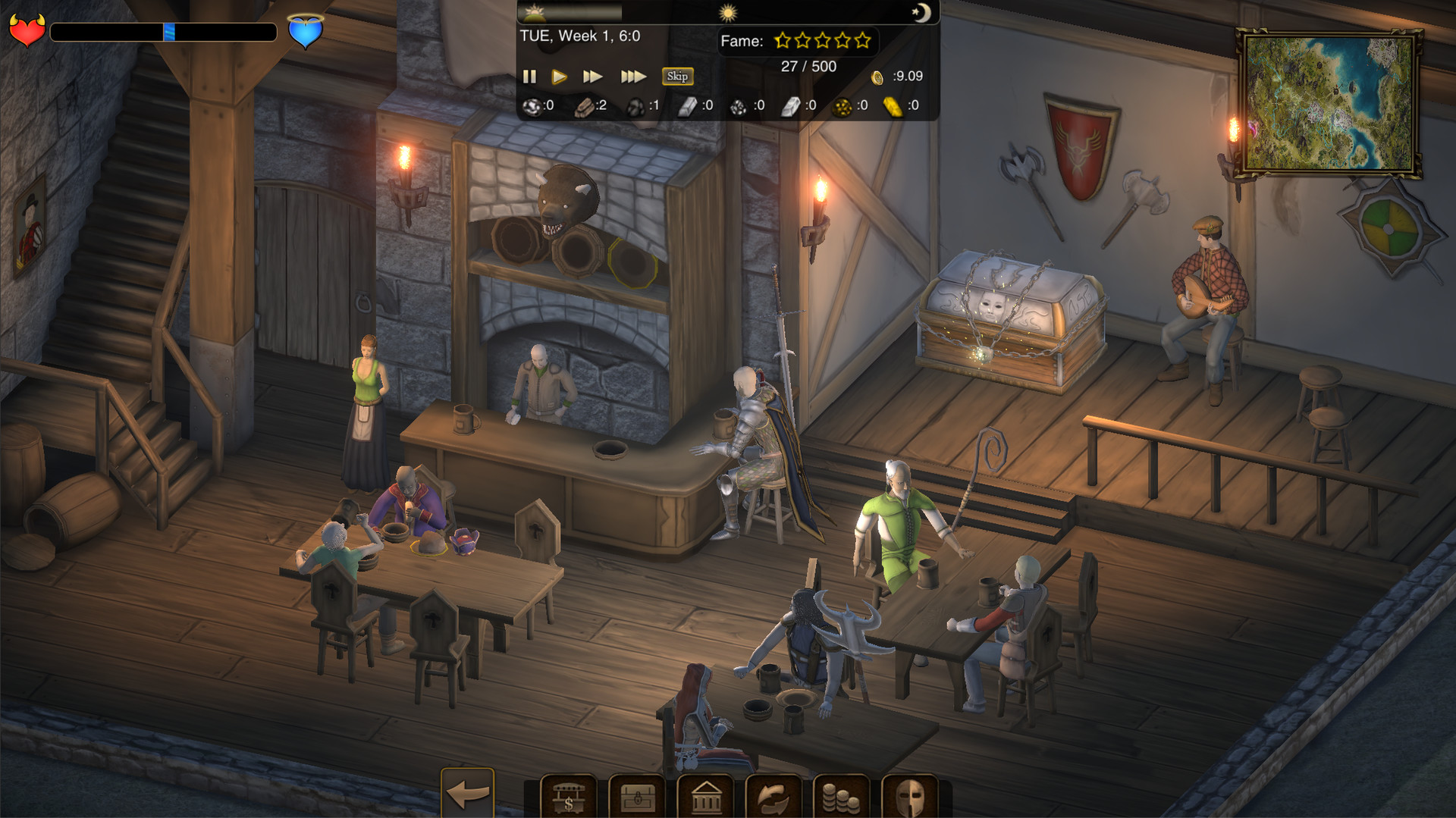This screenshot has width=1456, height=818.
Task: Pause the game time
Action: [530, 77]
